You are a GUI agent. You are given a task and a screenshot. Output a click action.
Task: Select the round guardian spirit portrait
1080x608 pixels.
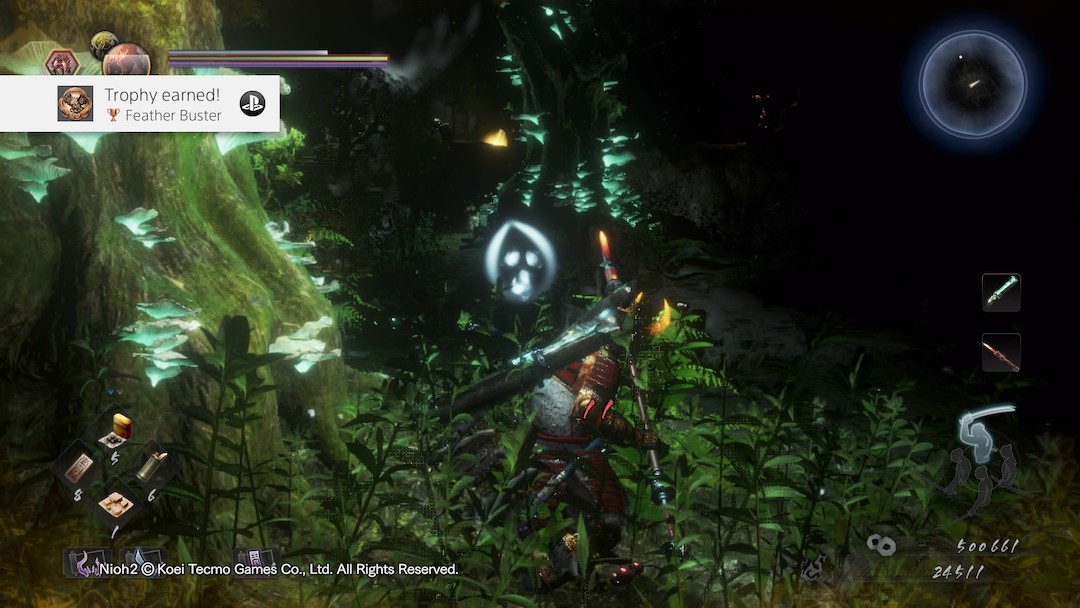[126, 60]
